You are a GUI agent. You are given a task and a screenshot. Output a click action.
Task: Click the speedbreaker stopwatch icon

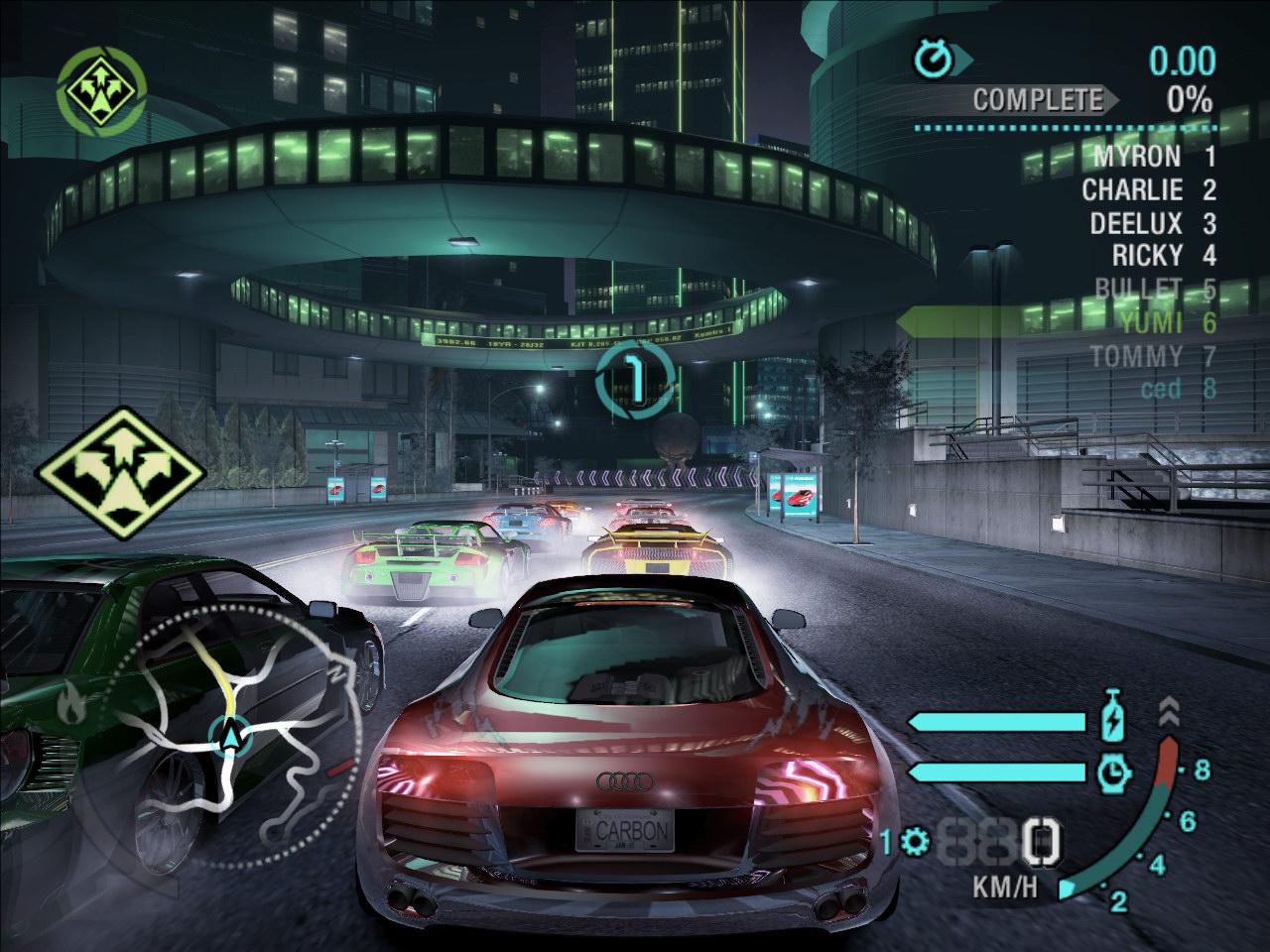(1115, 772)
